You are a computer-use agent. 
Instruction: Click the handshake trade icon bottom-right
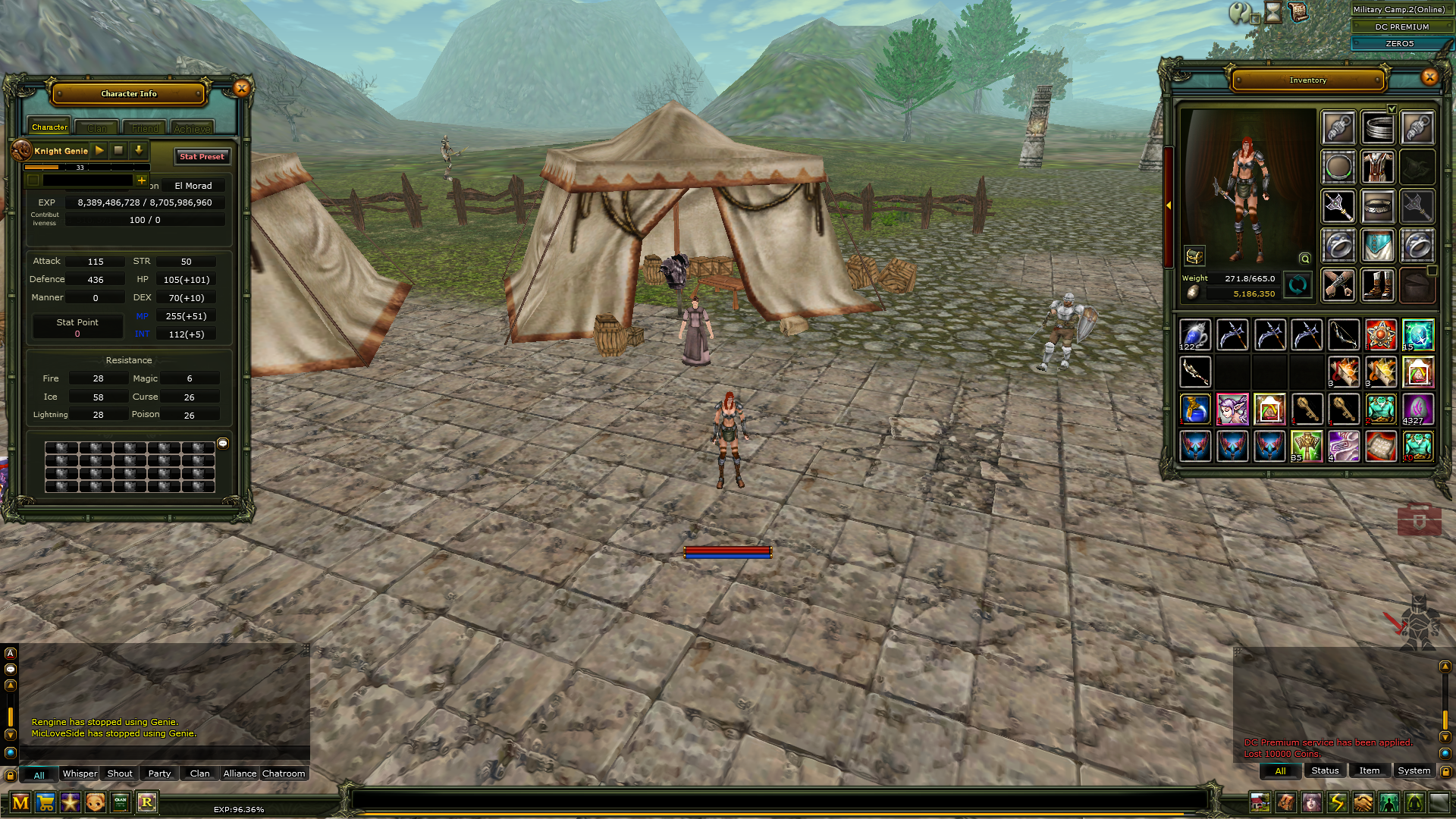pyautogui.click(x=1363, y=802)
